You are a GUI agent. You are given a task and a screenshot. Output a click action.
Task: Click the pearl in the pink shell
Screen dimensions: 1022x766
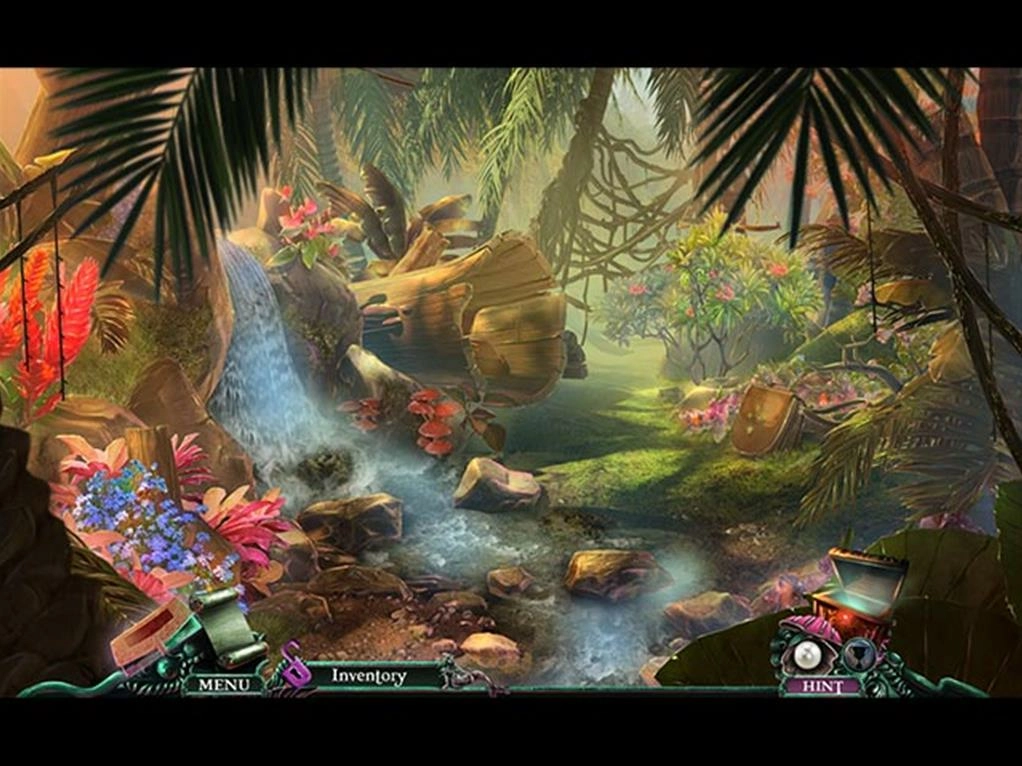click(806, 656)
